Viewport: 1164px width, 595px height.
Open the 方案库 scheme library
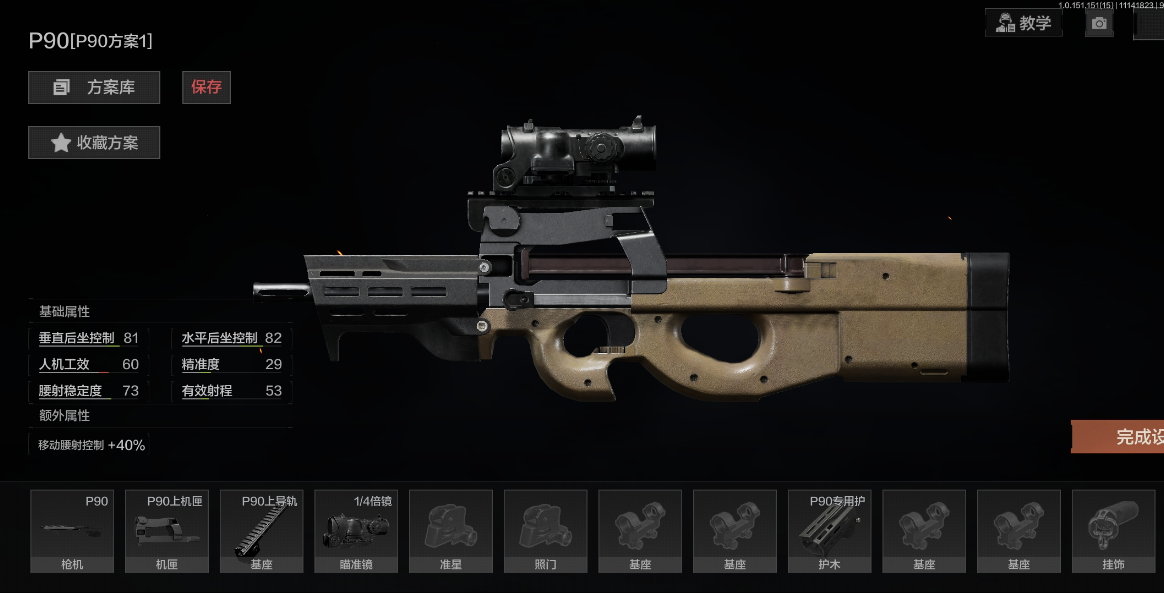click(94, 88)
